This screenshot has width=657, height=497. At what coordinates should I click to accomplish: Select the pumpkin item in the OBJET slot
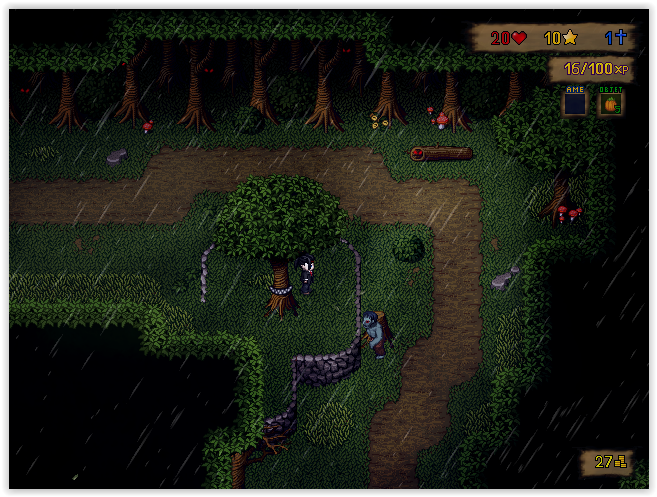pyautogui.click(x=610, y=103)
